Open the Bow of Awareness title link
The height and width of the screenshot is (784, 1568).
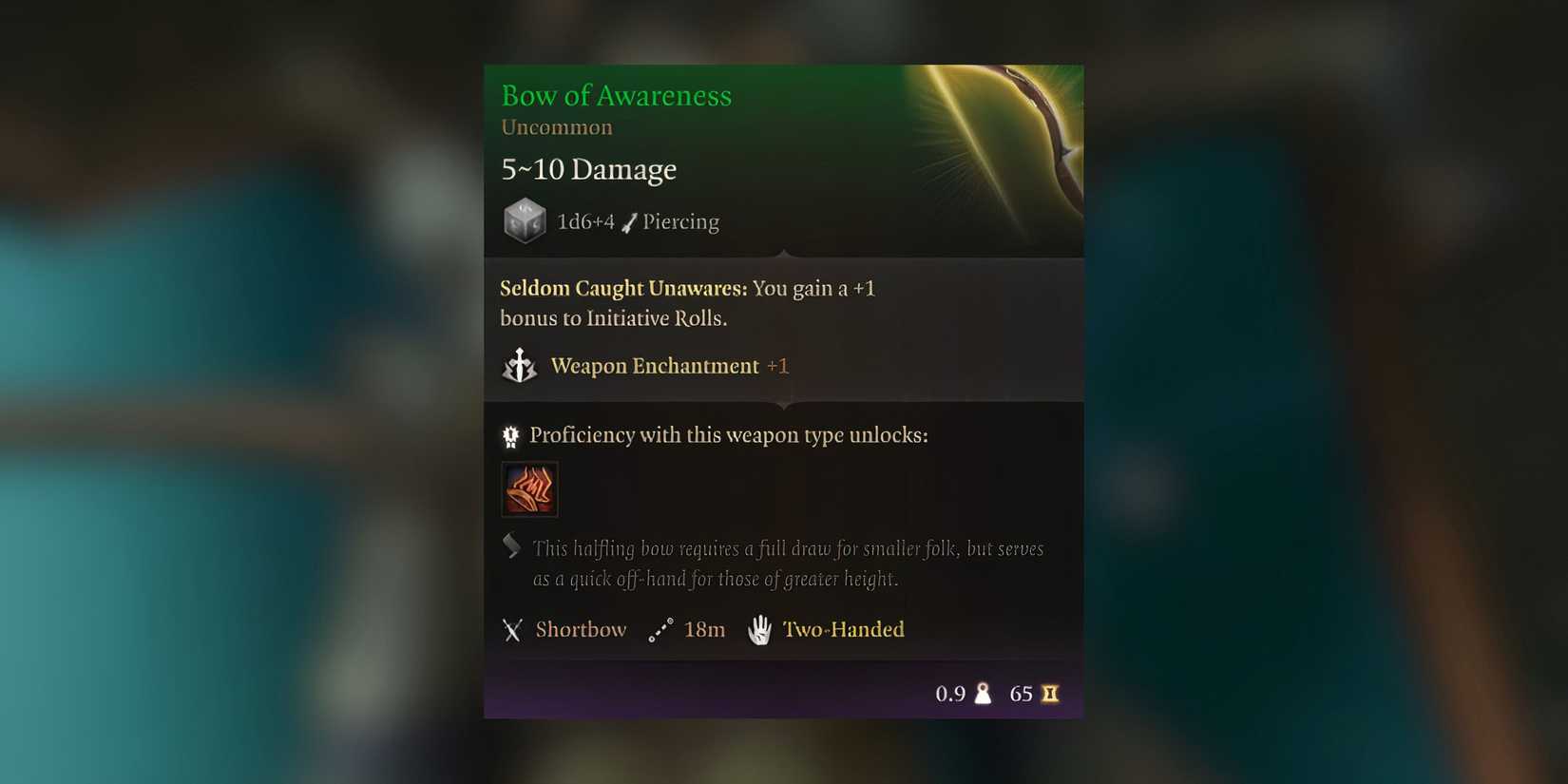tap(616, 95)
